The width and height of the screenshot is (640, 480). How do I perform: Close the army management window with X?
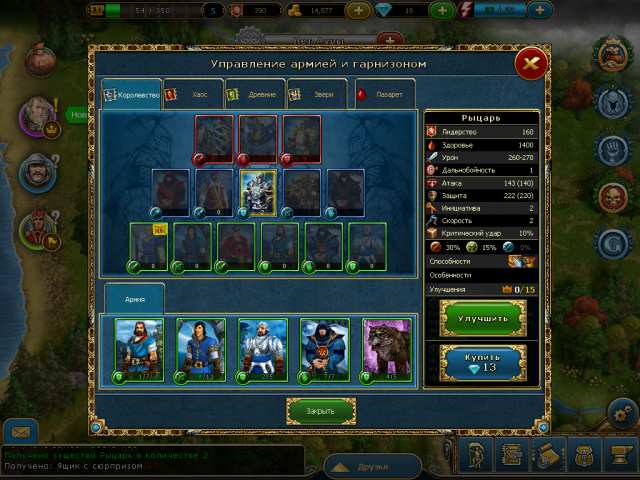tap(530, 65)
